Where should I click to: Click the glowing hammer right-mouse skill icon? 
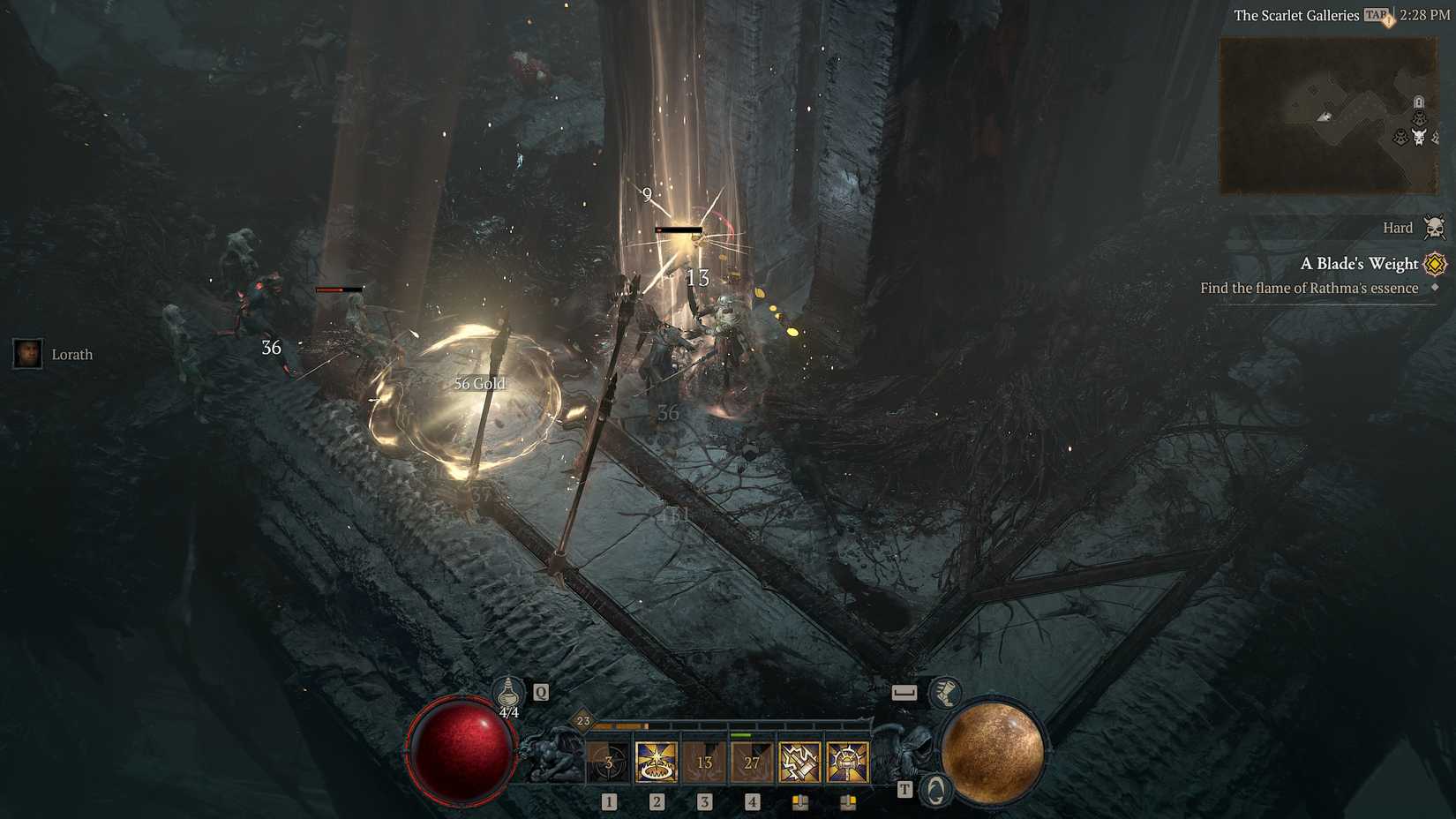[849, 762]
